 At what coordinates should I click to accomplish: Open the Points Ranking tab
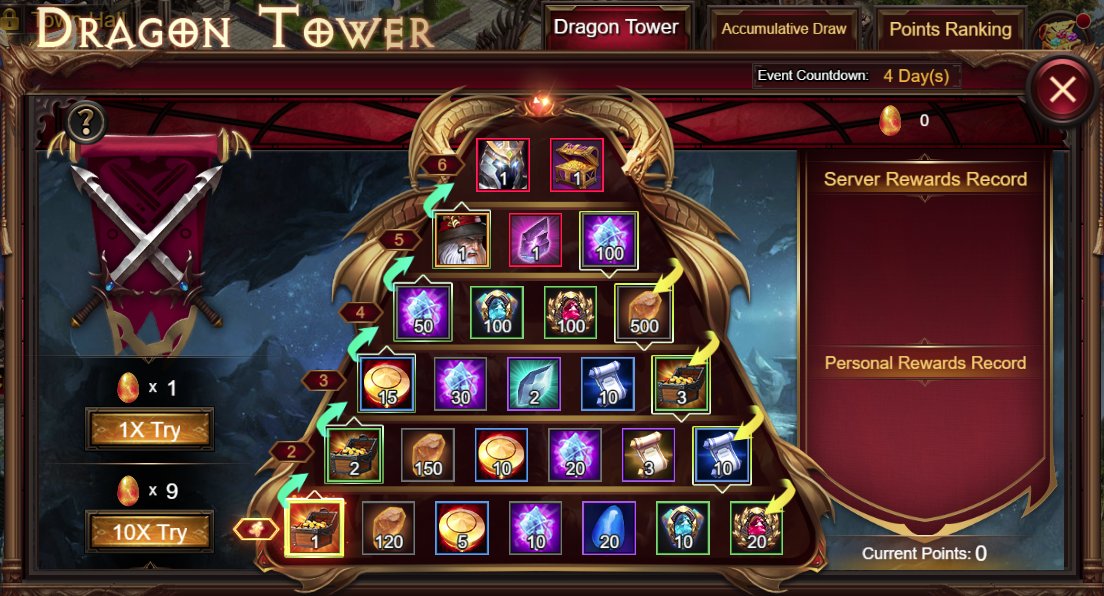point(950,29)
